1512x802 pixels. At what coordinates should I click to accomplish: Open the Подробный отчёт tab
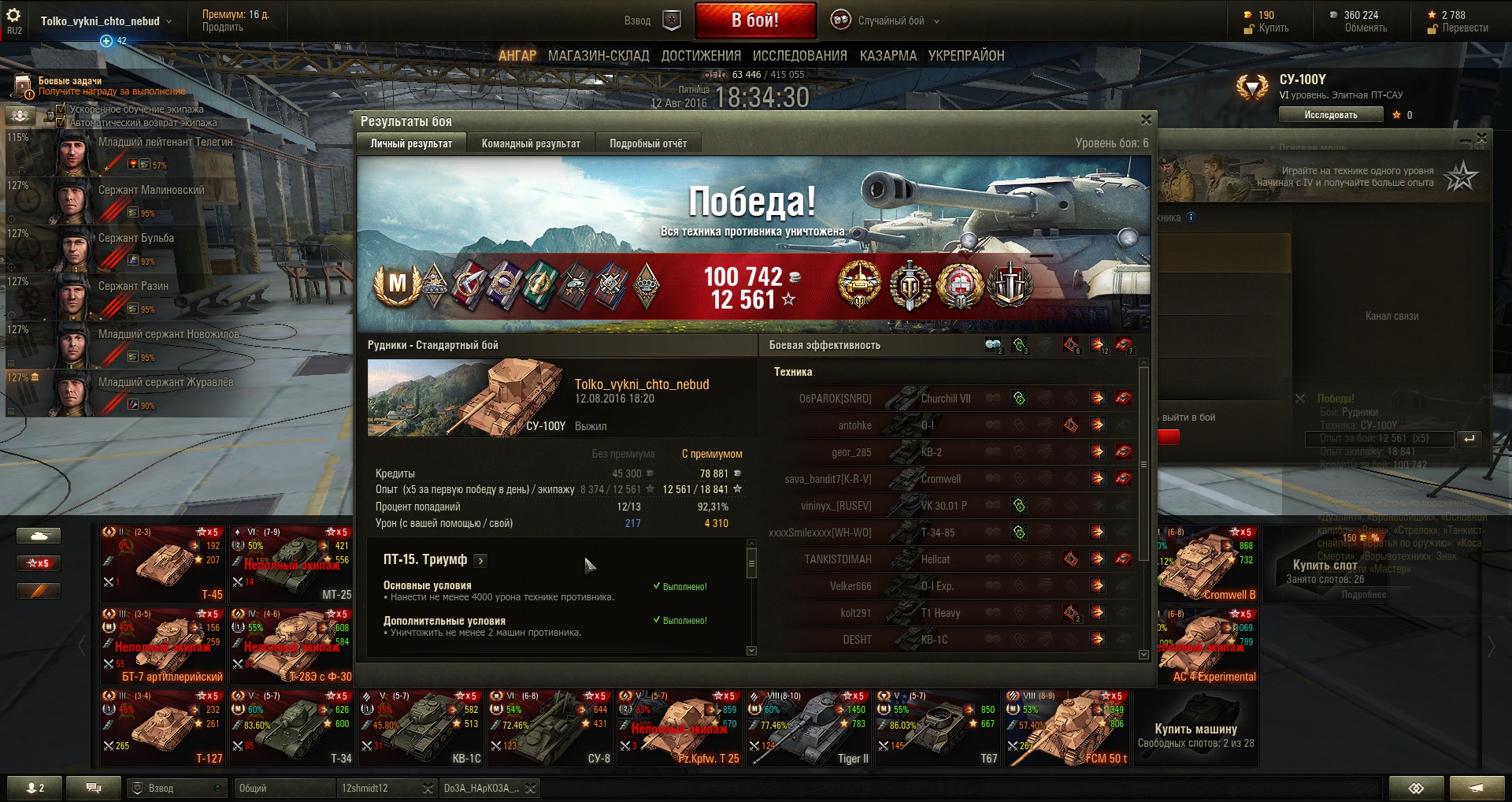click(x=647, y=143)
